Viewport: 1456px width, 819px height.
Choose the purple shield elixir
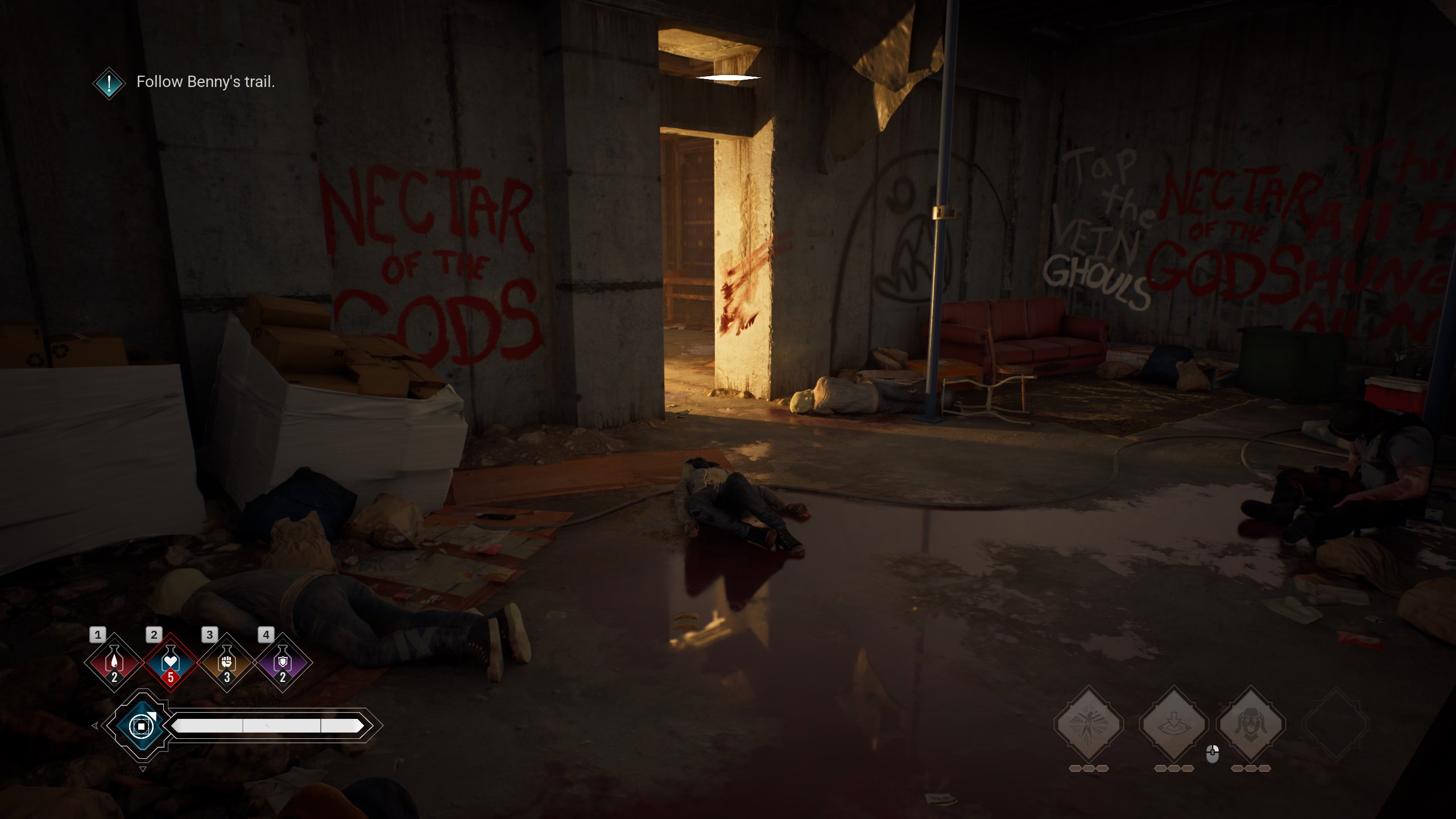[283, 663]
